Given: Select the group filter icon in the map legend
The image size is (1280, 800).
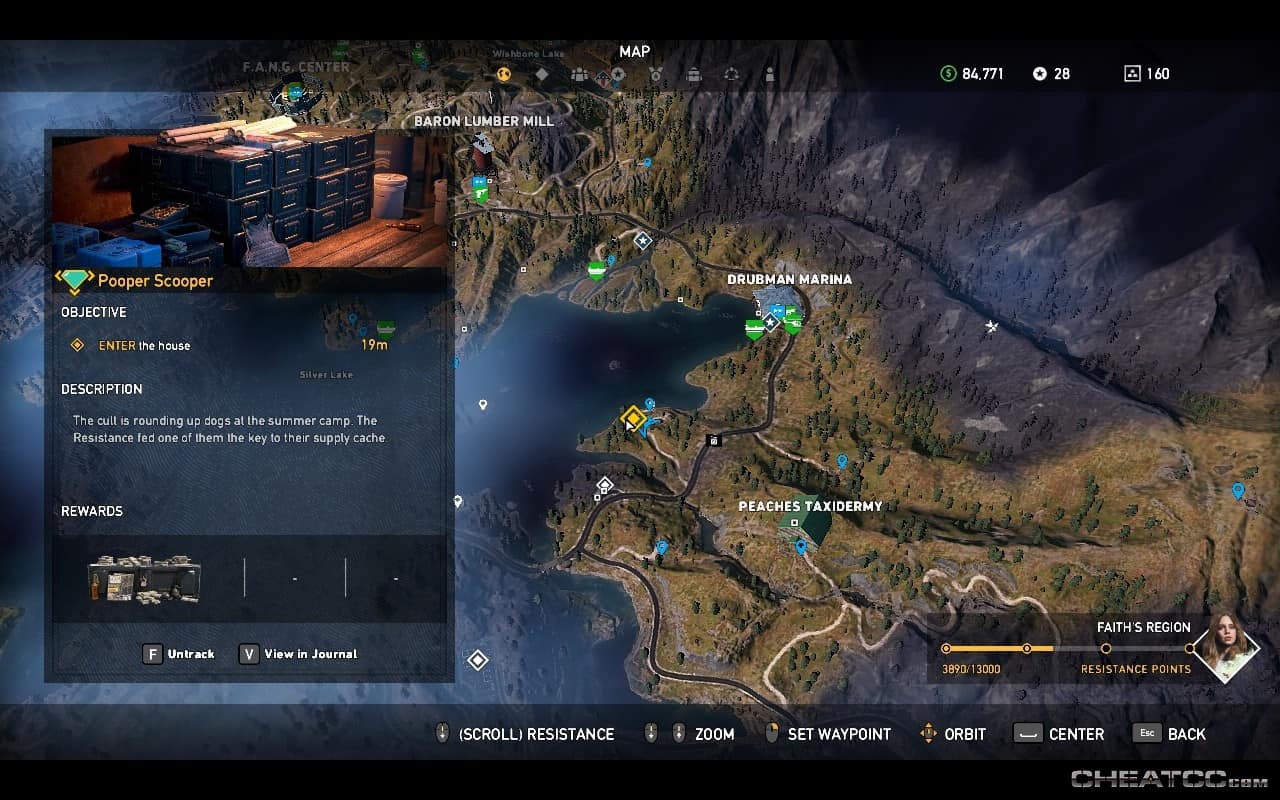Looking at the screenshot, I should coord(578,73).
